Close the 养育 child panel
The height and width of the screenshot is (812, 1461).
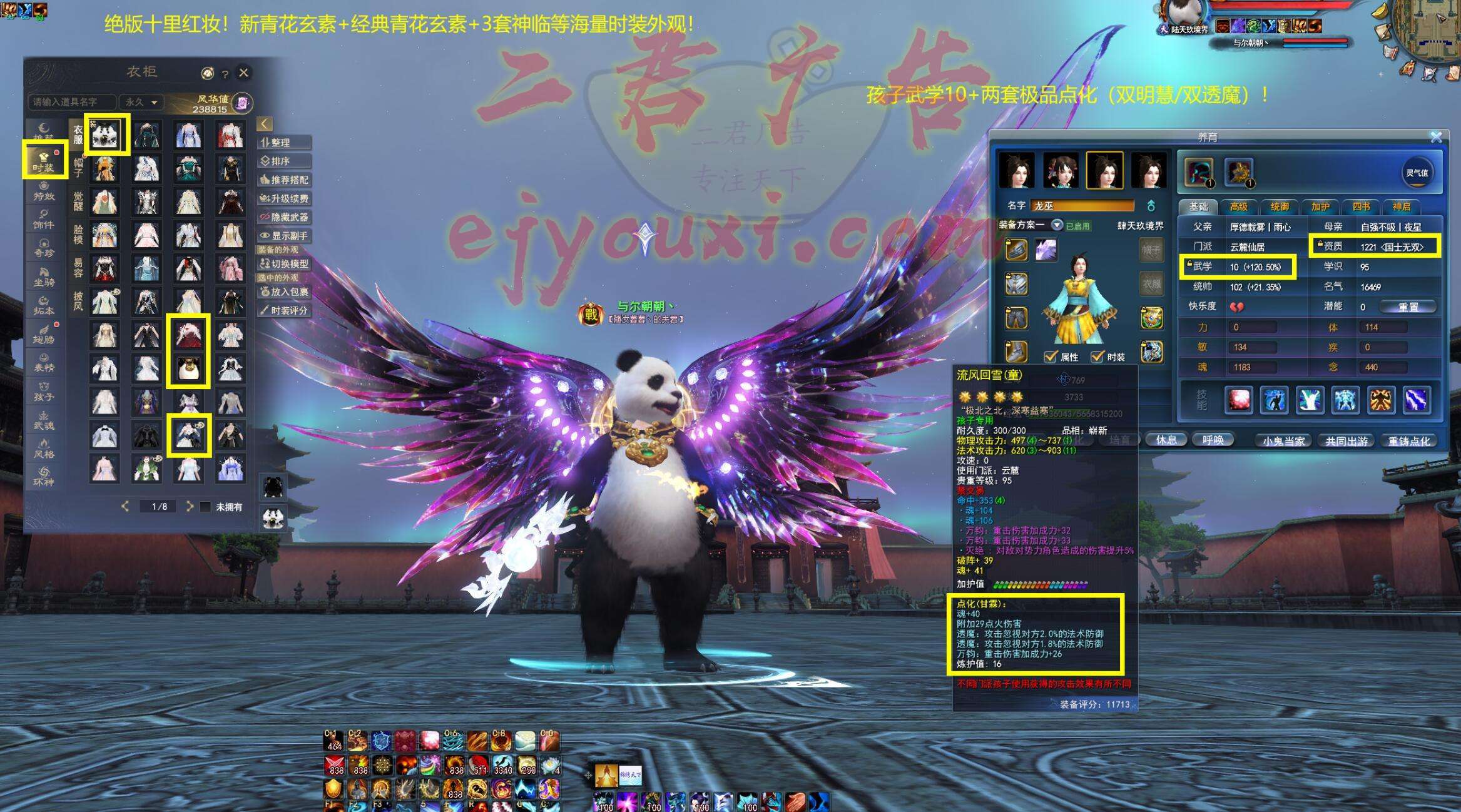[1435, 136]
